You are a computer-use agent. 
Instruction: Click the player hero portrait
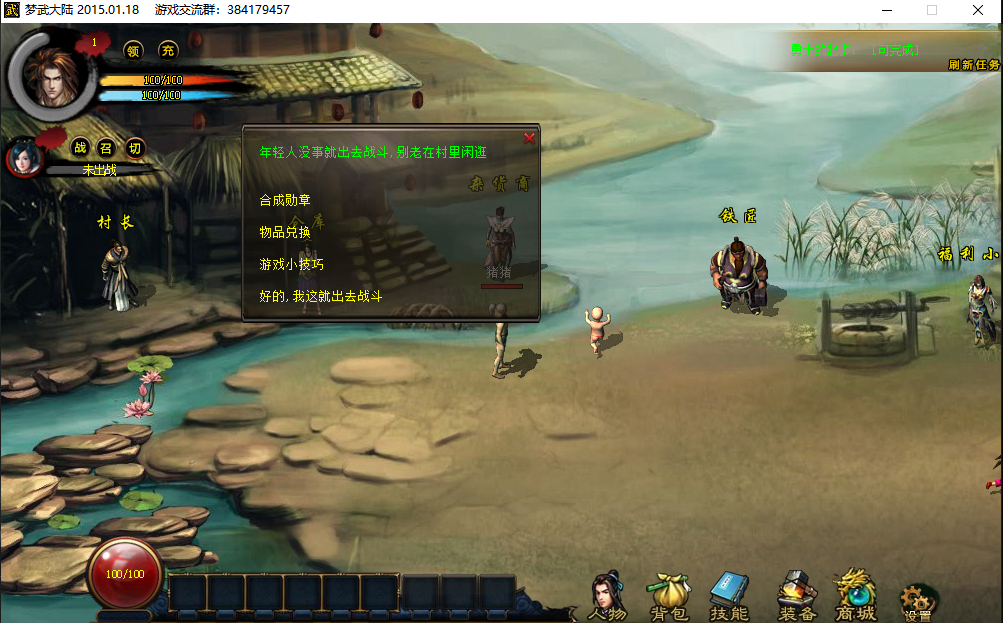[48, 73]
